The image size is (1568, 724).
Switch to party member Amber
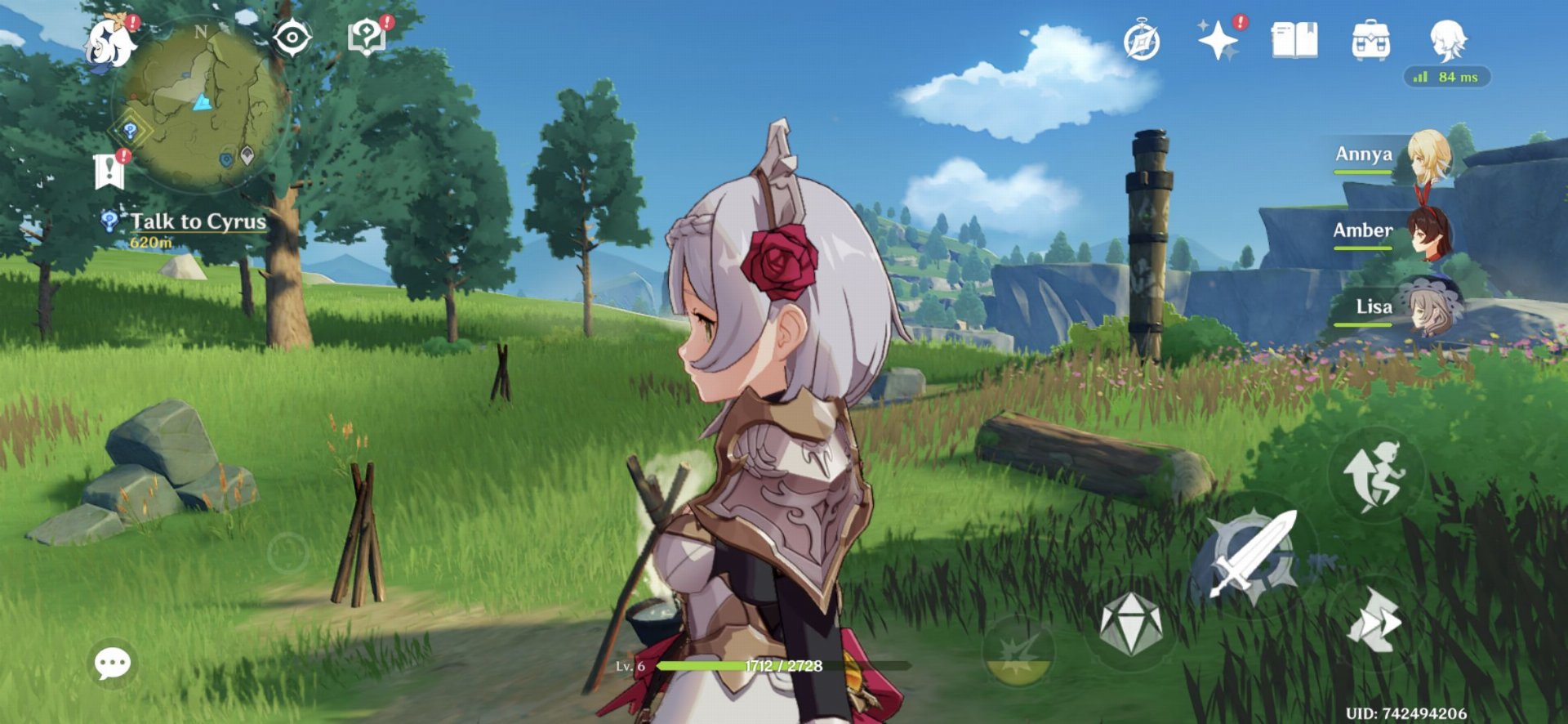tap(1427, 232)
